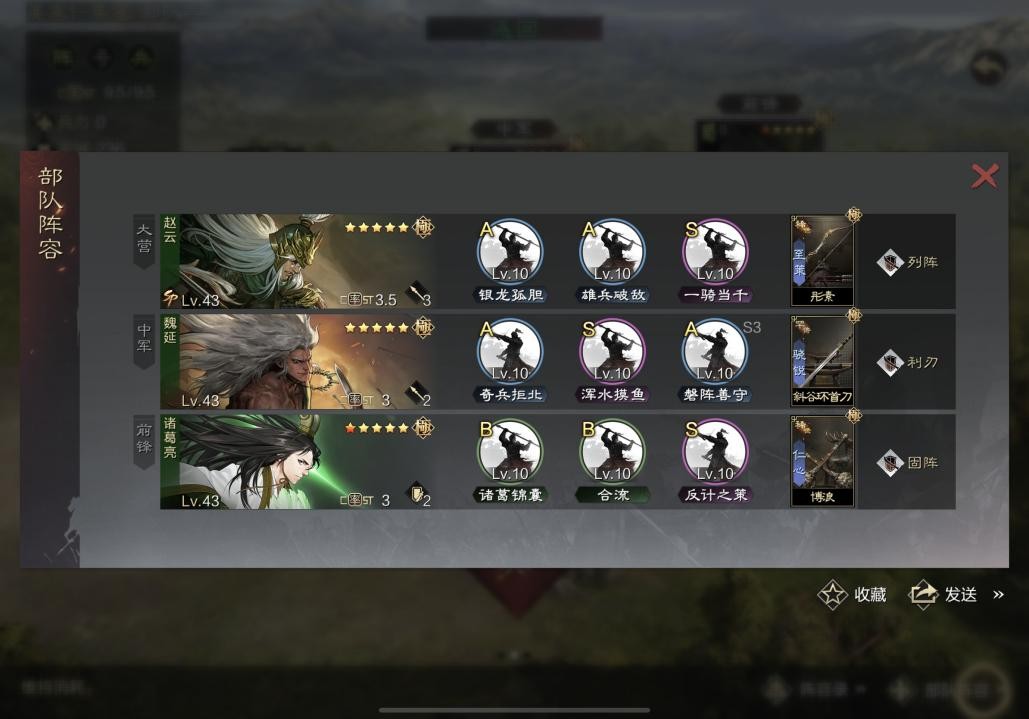Inspect the 彤素 bow equipment card
Image resolution: width=1029 pixels, height=719 pixels.
pyautogui.click(x=823, y=261)
